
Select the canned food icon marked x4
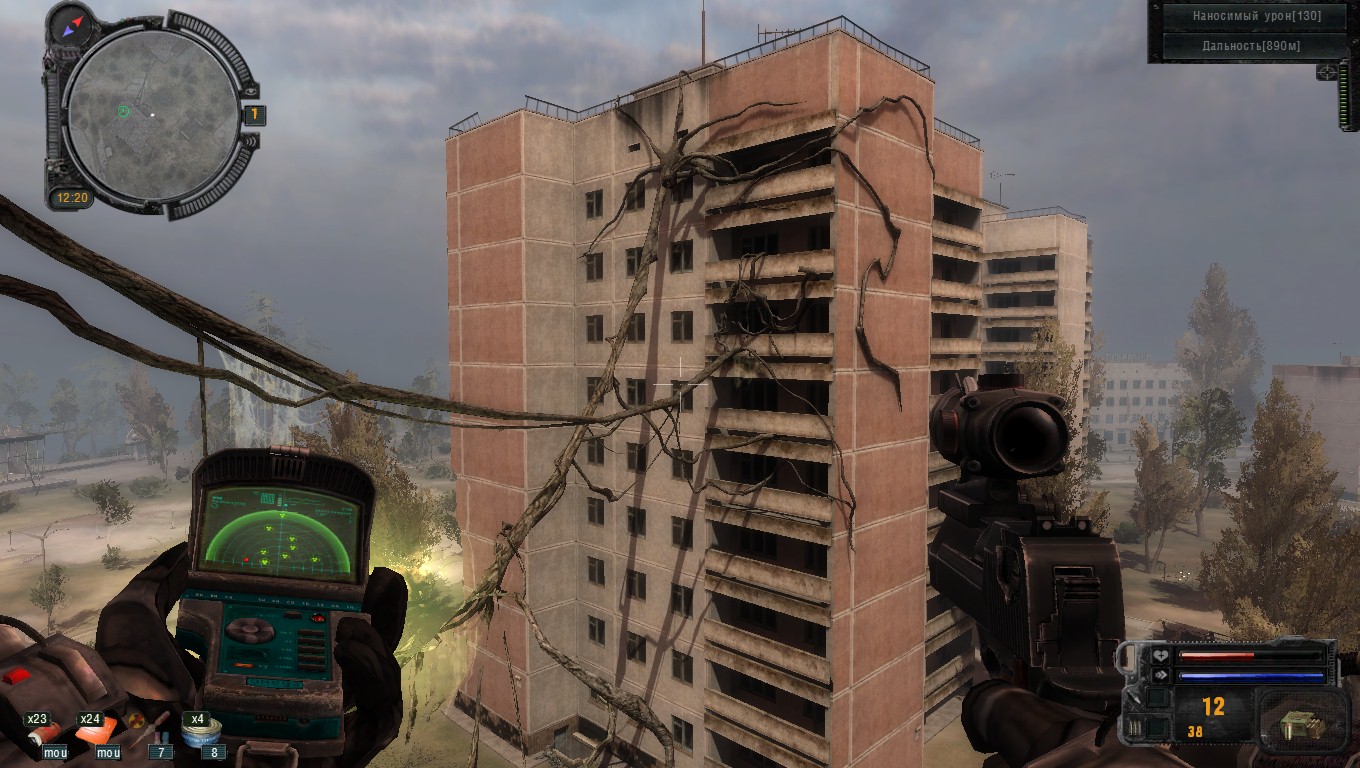point(202,734)
